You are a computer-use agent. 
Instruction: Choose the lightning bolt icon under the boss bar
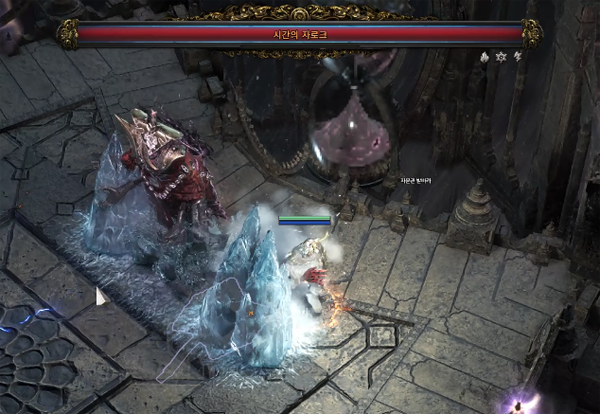point(518,58)
